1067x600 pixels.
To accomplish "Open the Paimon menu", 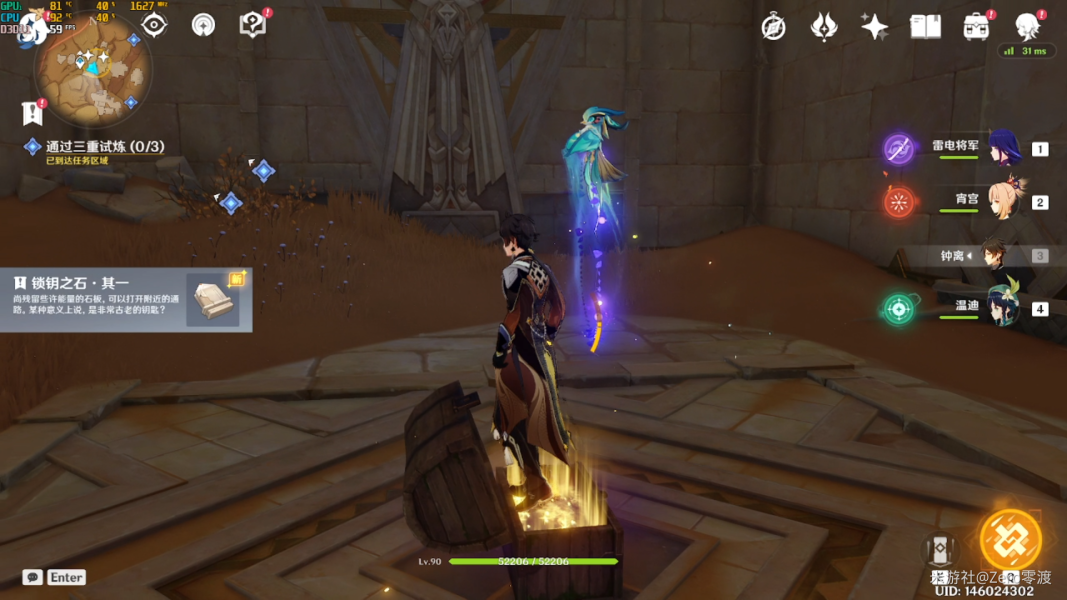I will (32, 27).
